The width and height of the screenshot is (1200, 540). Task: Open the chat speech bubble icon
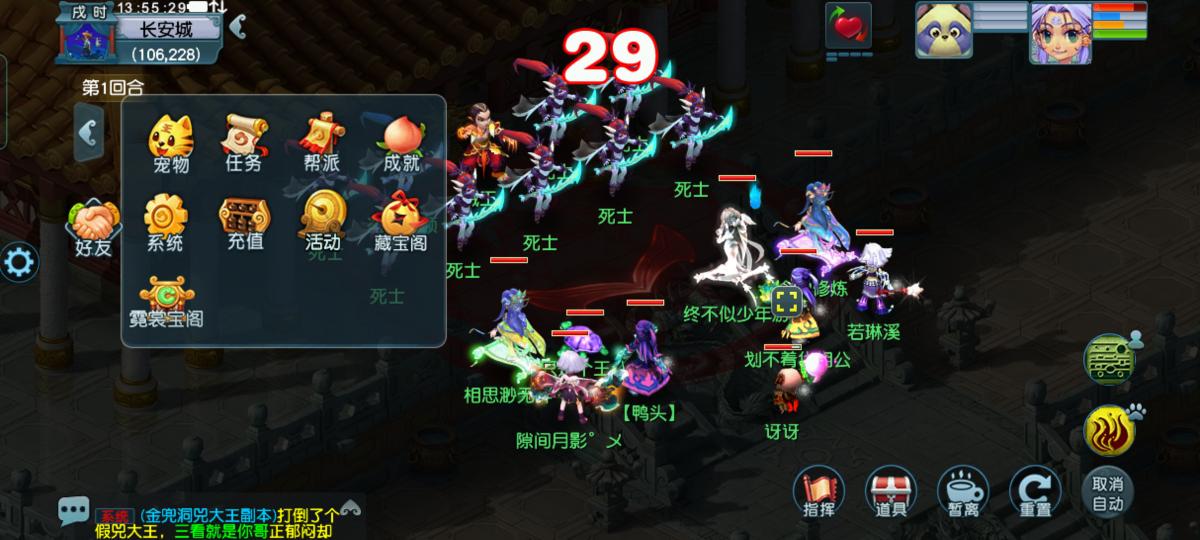pos(73,512)
